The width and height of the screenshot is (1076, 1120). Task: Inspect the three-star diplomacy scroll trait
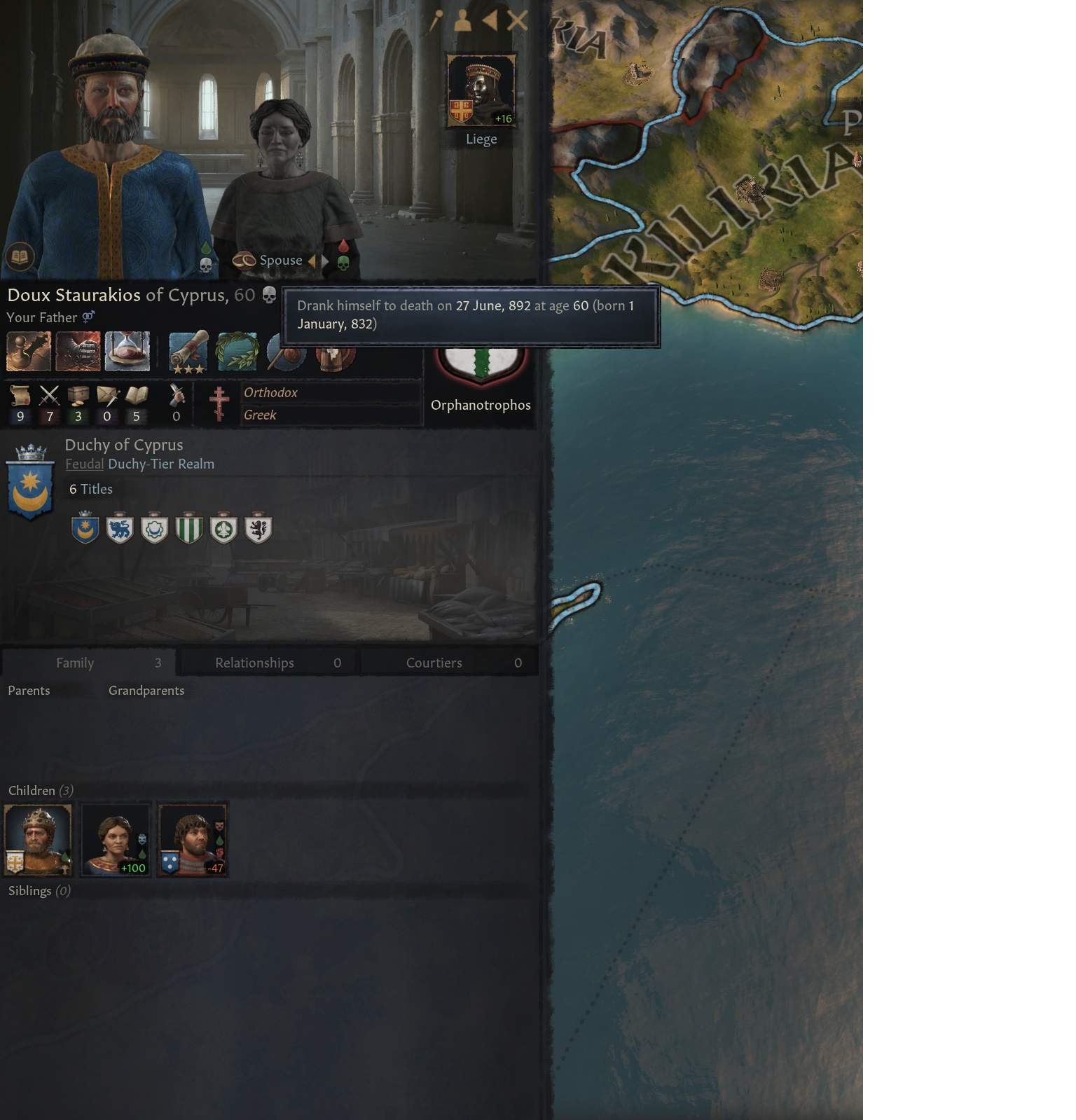(x=188, y=351)
